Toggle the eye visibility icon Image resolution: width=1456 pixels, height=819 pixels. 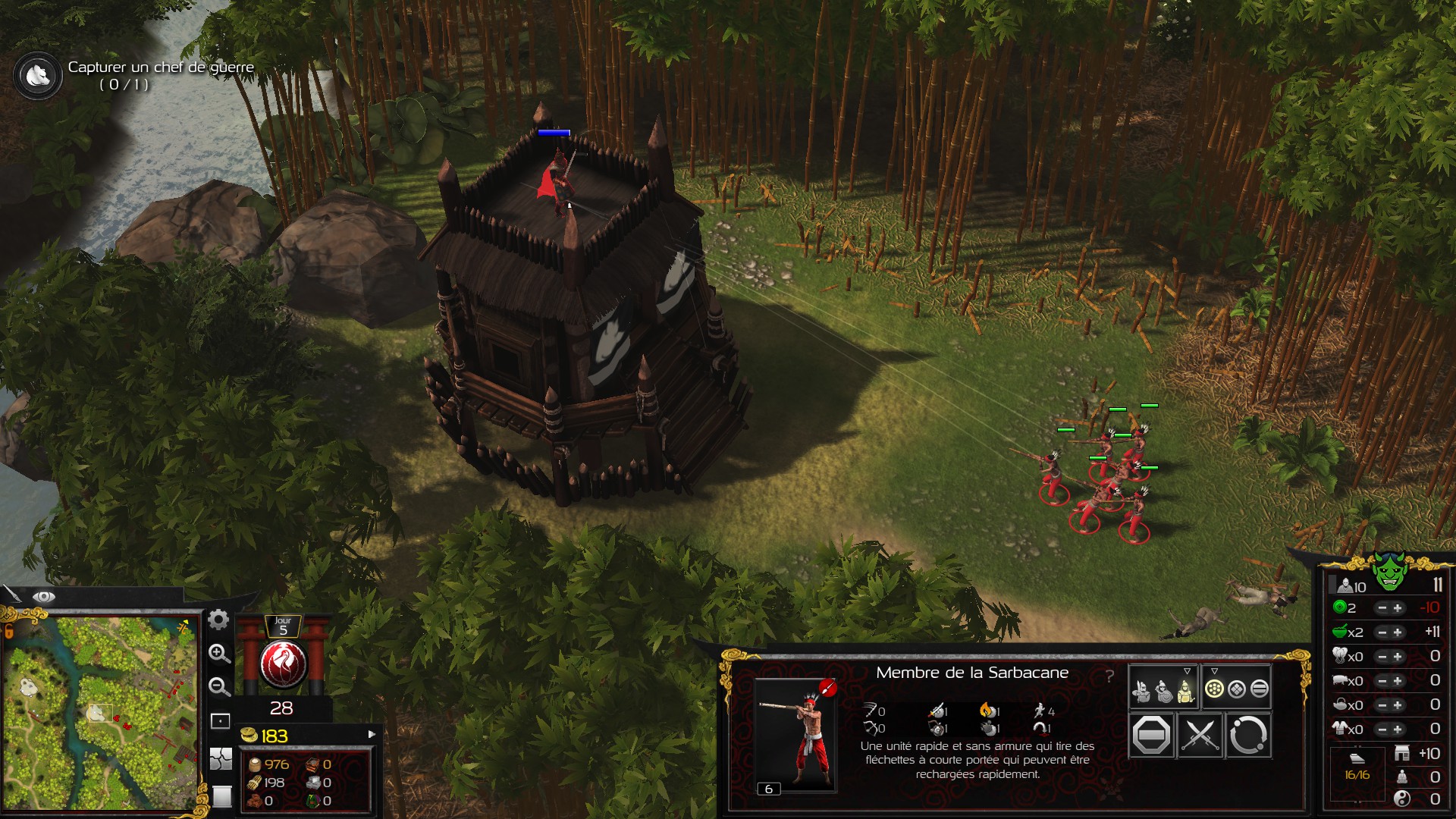click(x=43, y=597)
